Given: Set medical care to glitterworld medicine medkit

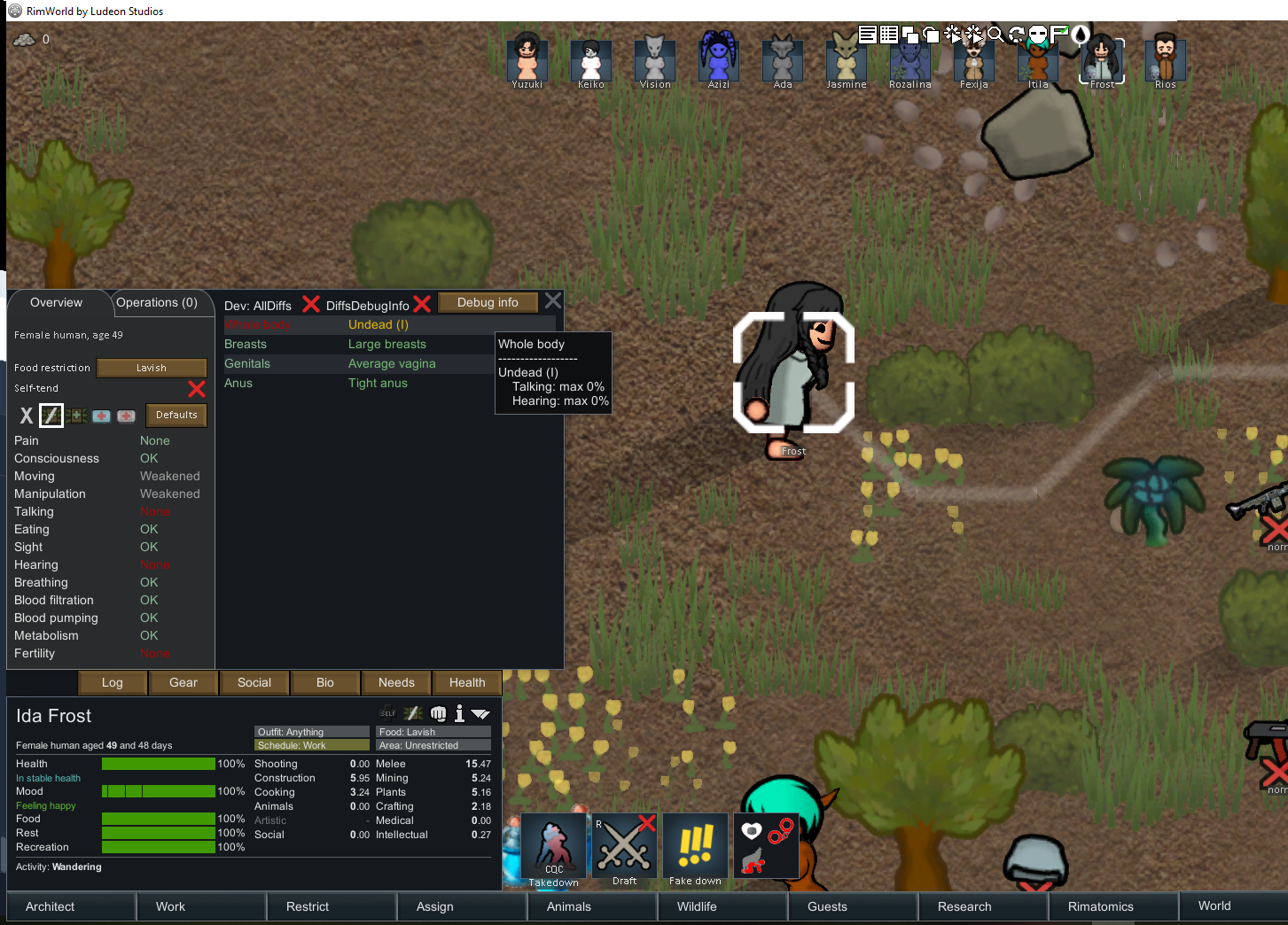Looking at the screenshot, I should click(125, 415).
